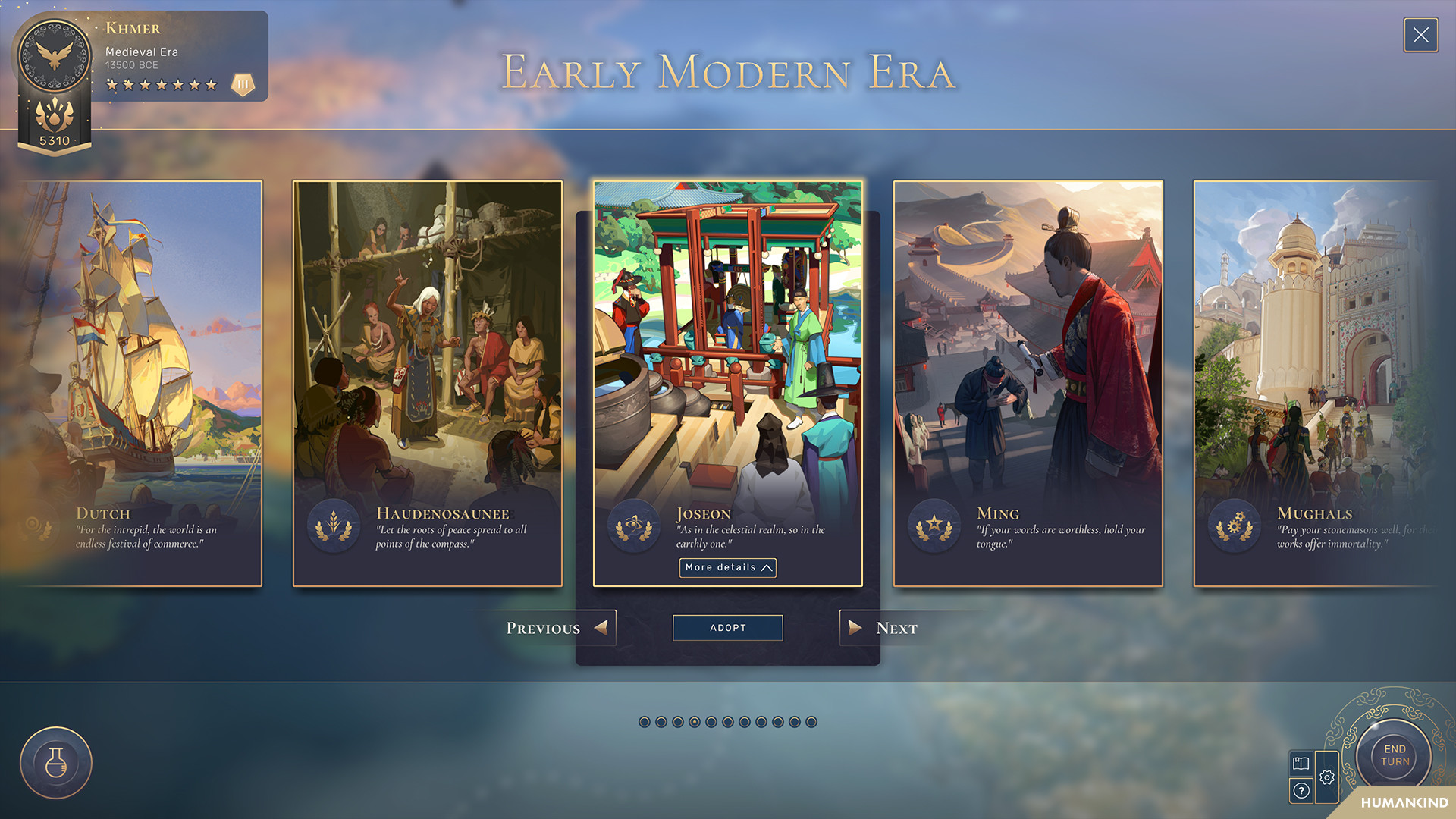This screenshot has height=819, width=1456.
Task: Click the Aesthete affinity icon on Ming card
Action: pos(934,525)
